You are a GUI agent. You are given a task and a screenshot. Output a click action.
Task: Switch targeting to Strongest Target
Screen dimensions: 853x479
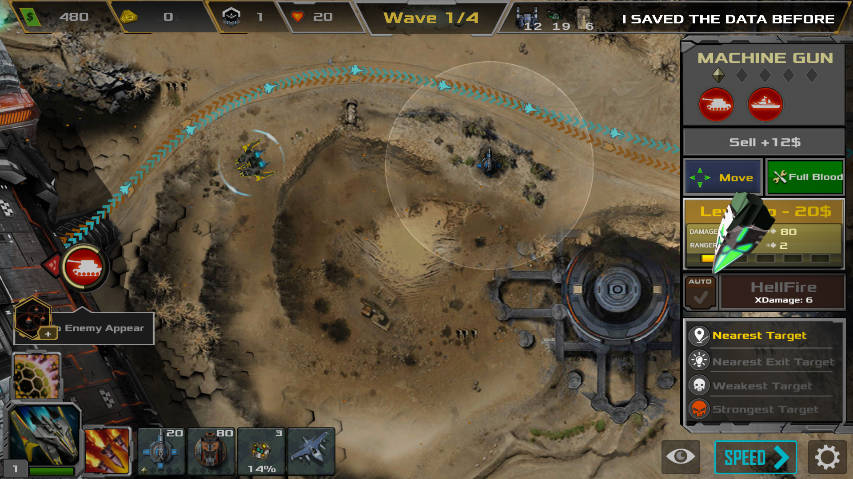[764, 409]
